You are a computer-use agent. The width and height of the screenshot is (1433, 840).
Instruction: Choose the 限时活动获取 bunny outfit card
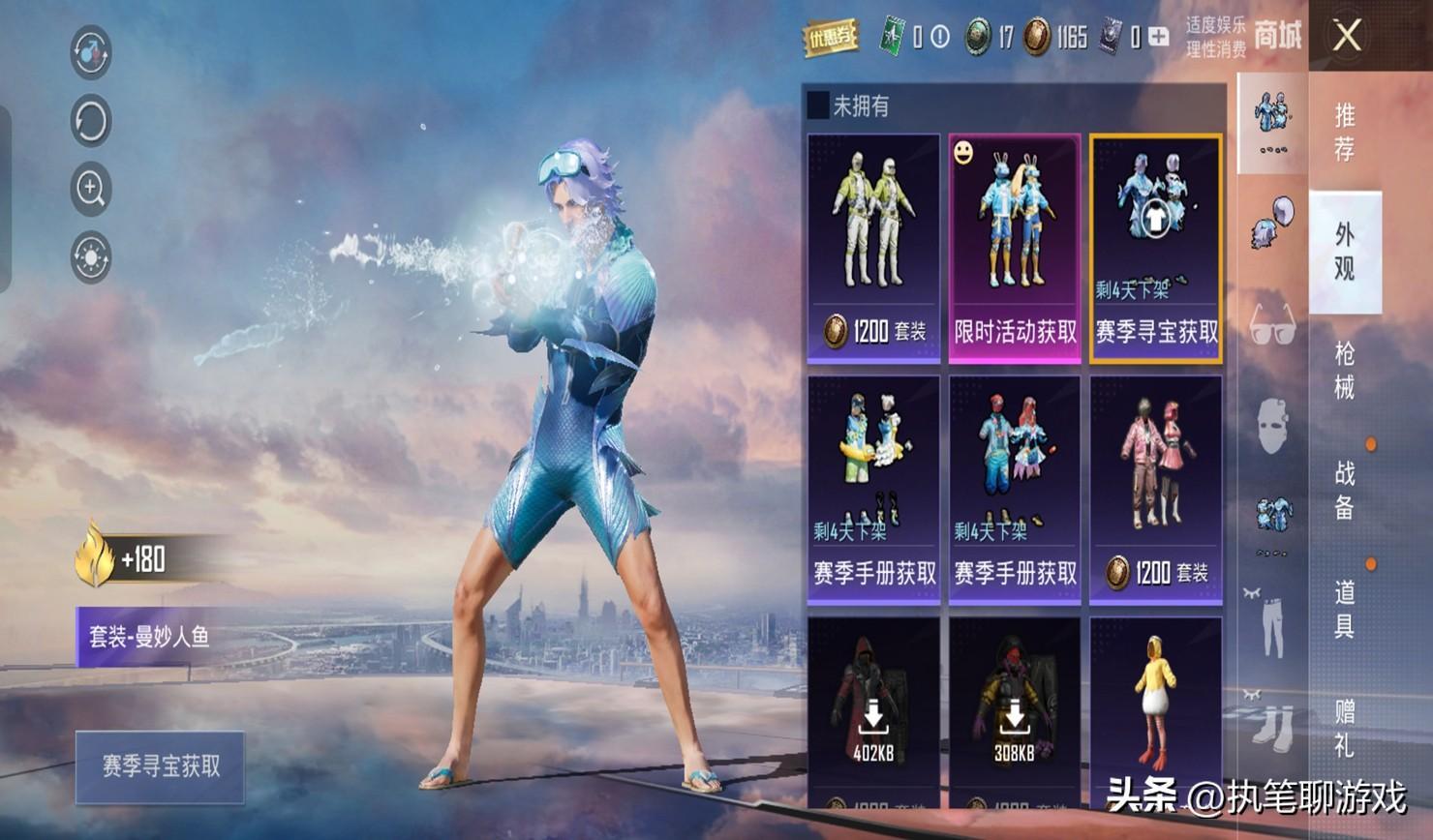click(1015, 249)
